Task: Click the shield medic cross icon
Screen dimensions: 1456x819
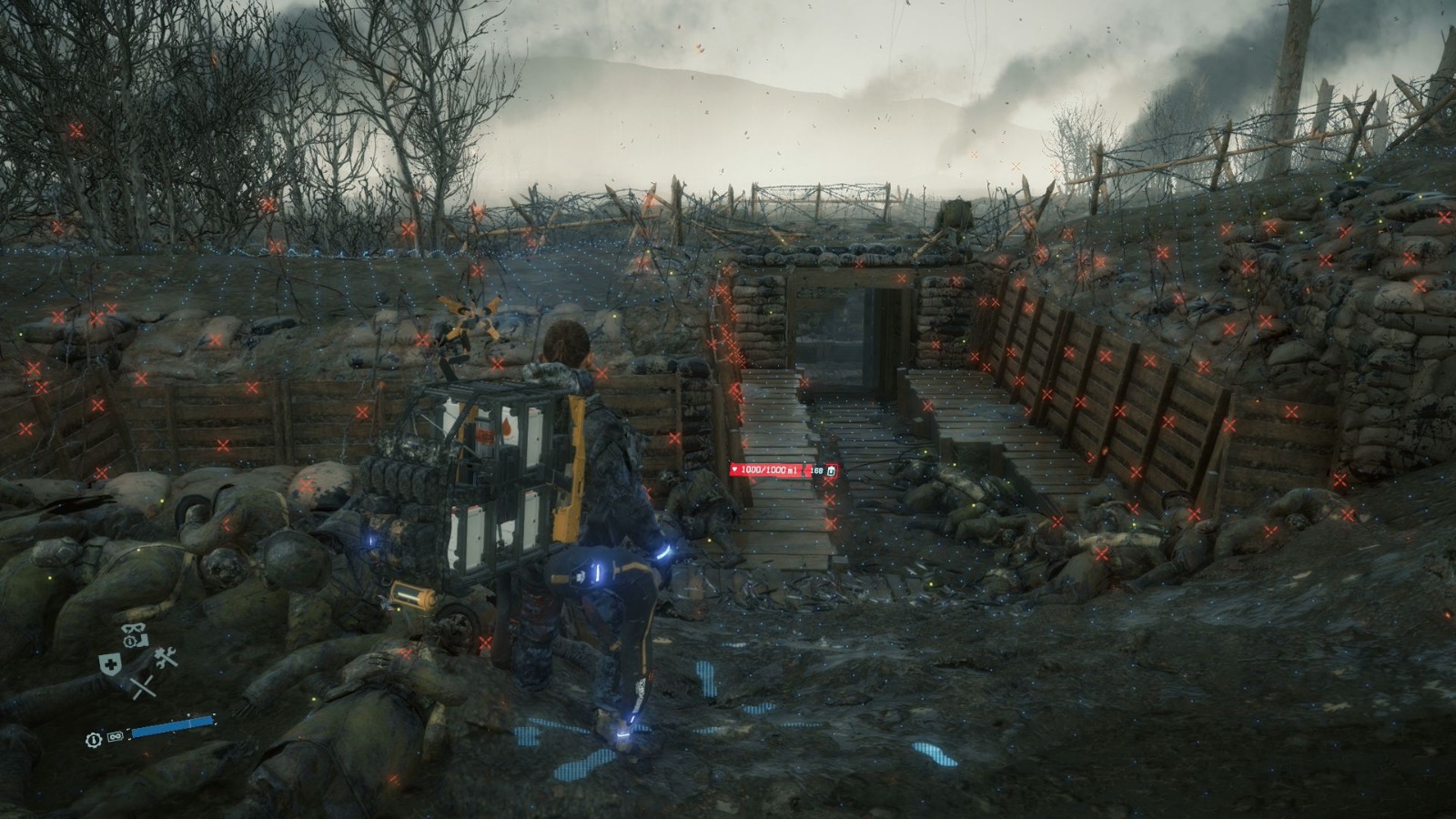Action: click(x=111, y=664)
